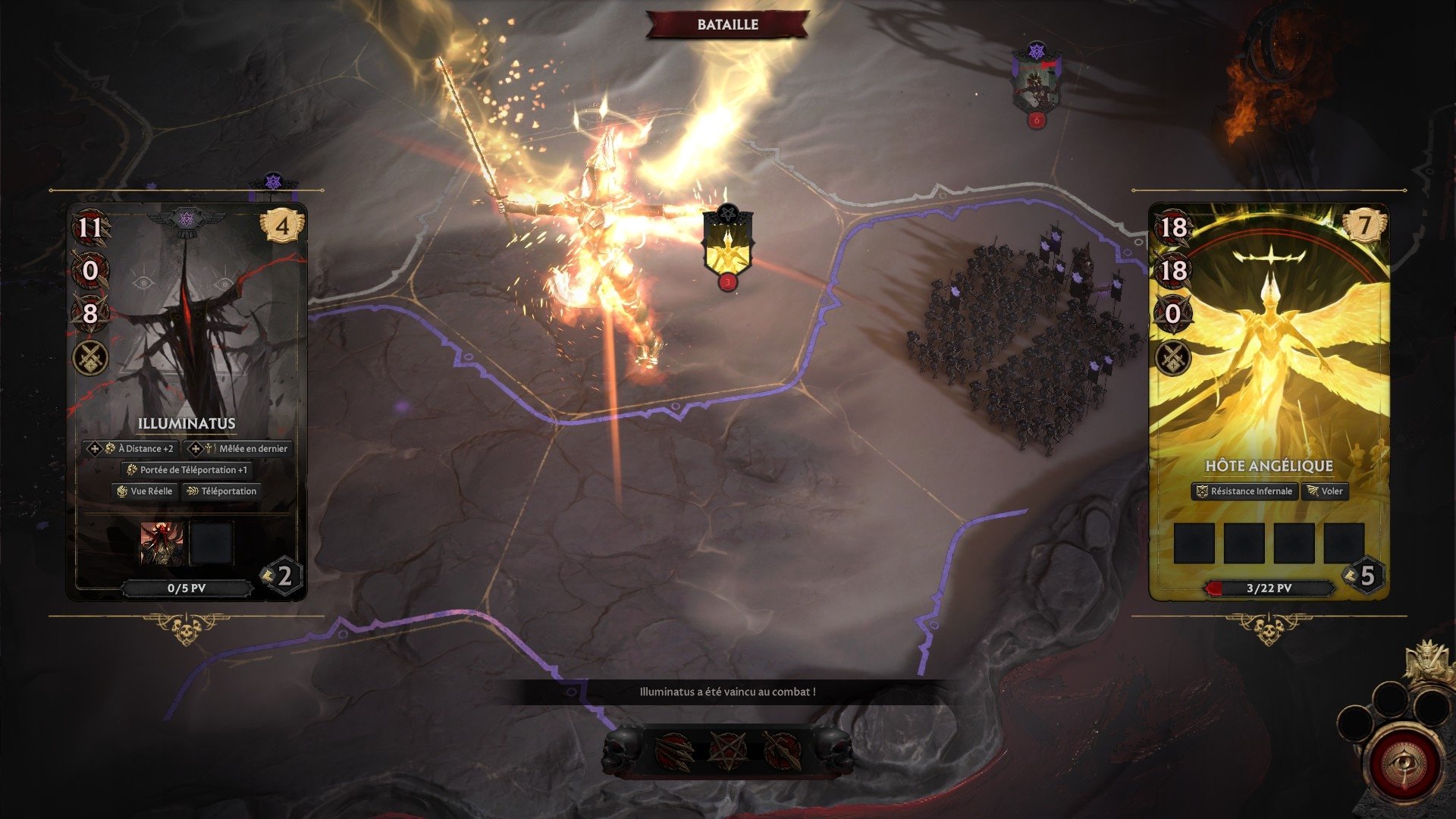Viewport: 1456px width, 819px height.
Task: Click the 'À Distance +2' trait tag
Action: click(132, 449)
